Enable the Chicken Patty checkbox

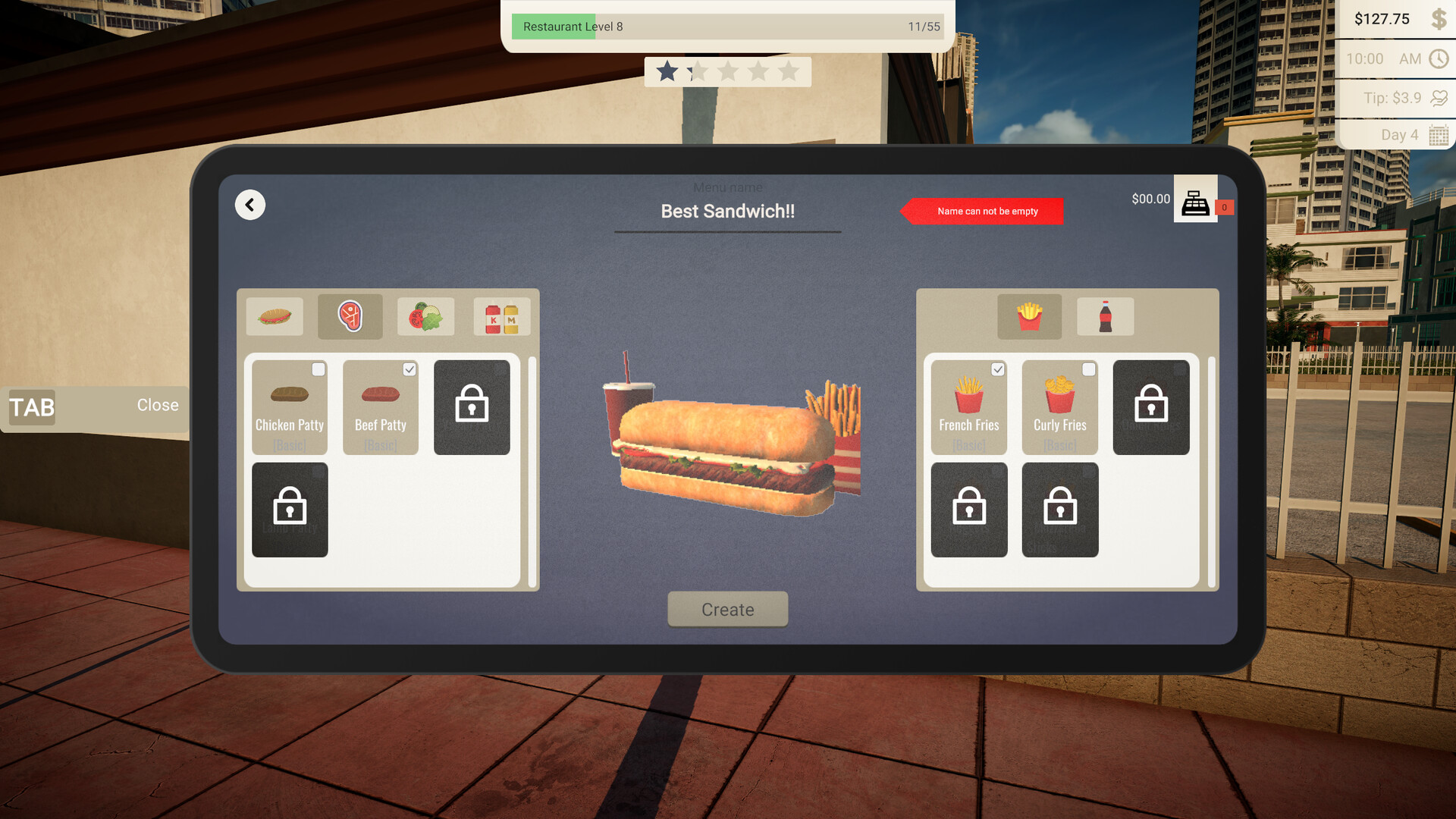318,369
